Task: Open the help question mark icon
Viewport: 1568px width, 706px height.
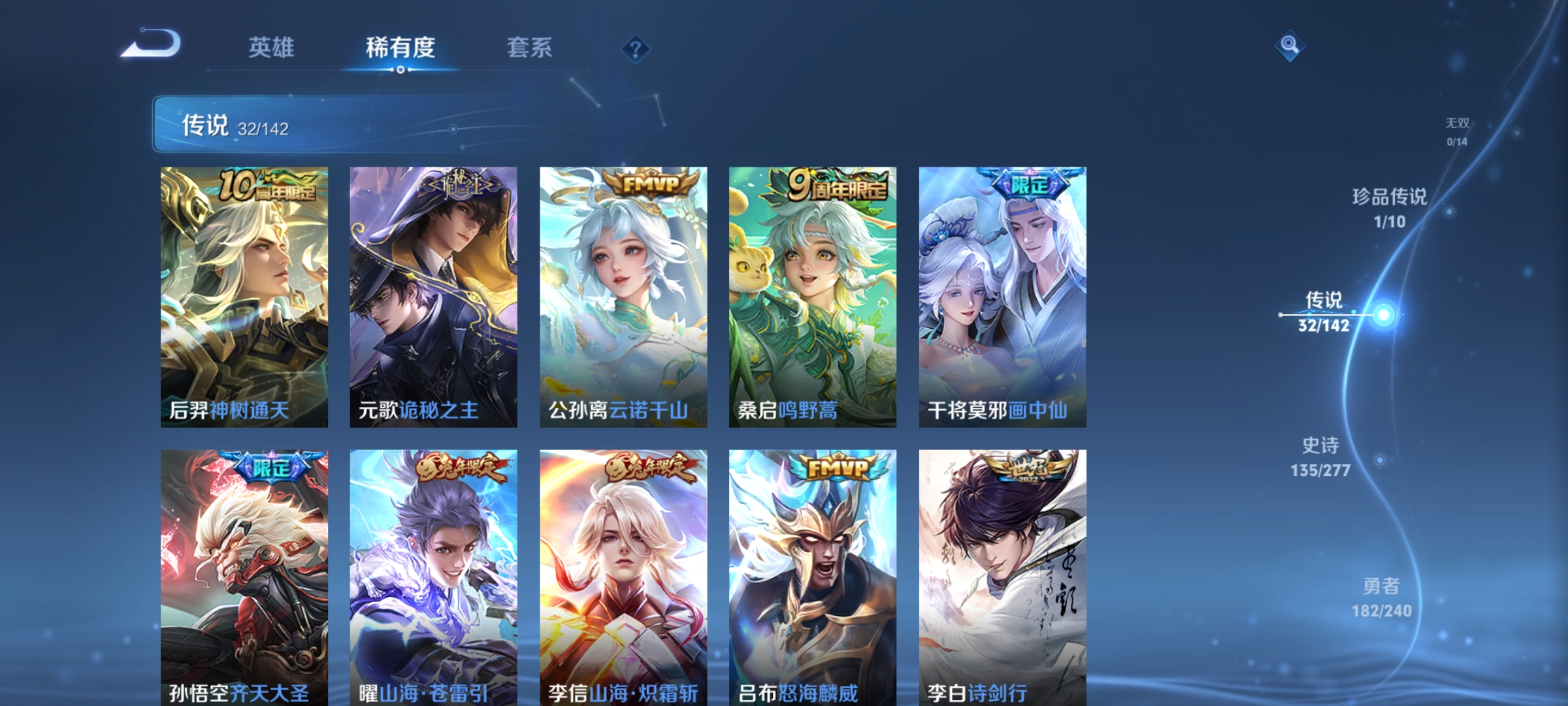Action: click(634, 50)
